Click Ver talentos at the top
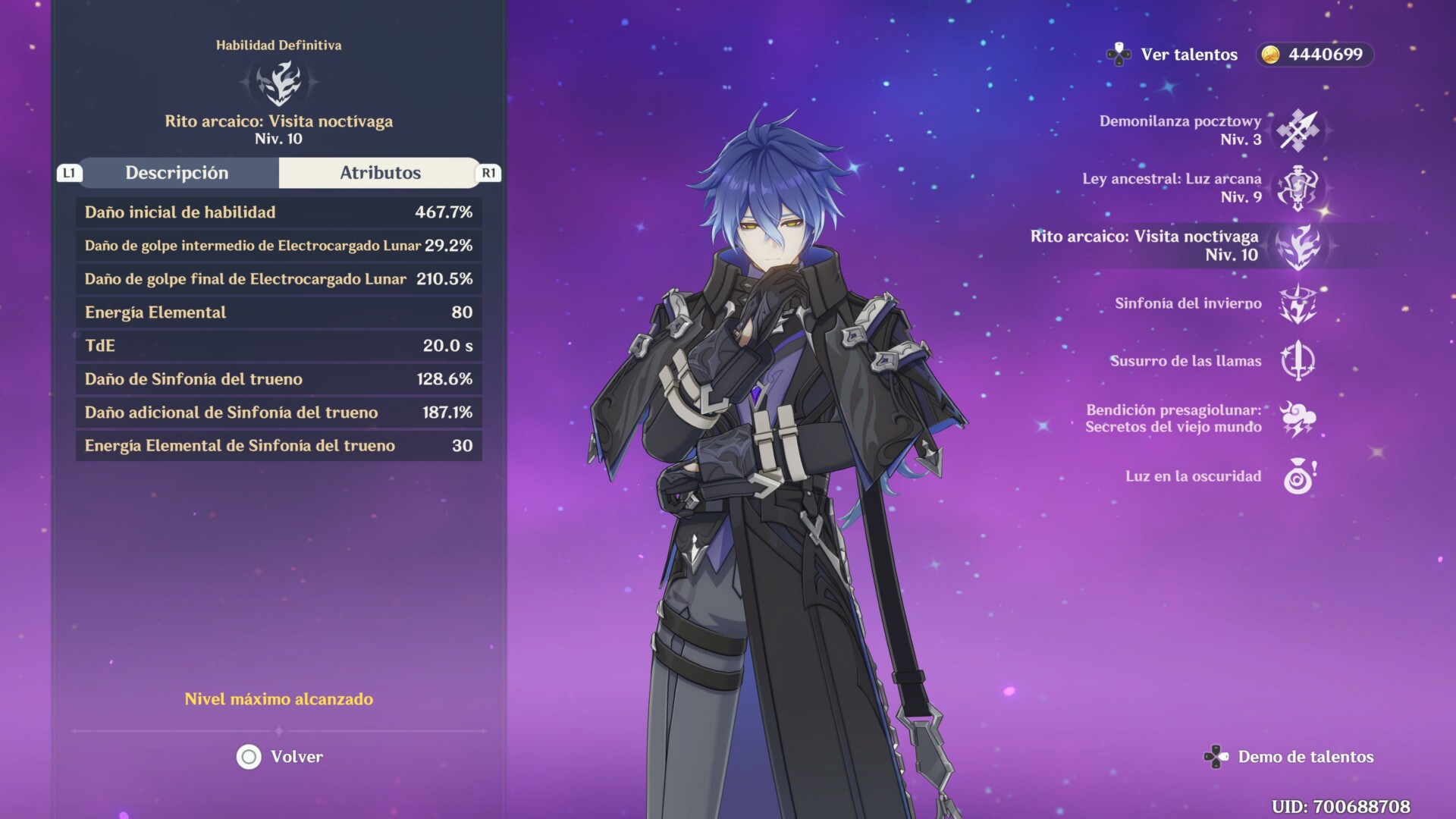This screenshot has height=819, width=1456. click(1173, 55)
